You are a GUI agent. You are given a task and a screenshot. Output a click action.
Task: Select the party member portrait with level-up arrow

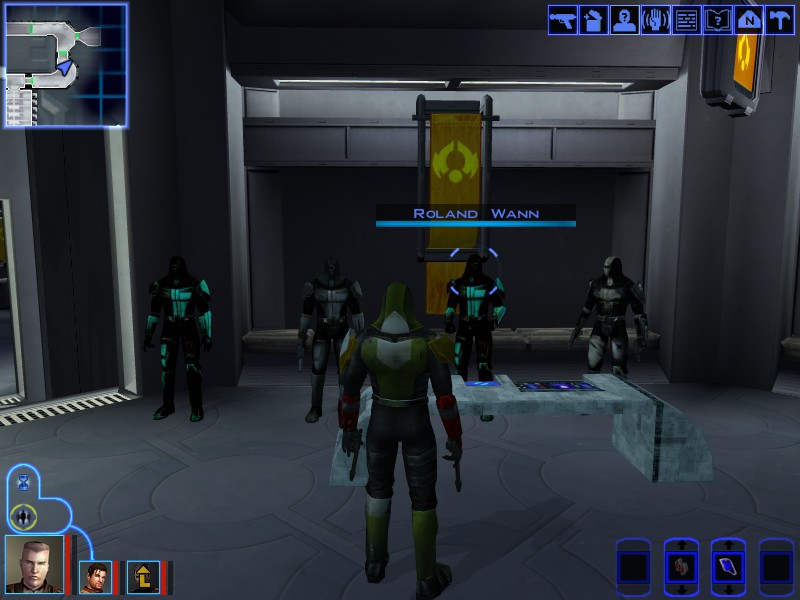tap(143, 577)
